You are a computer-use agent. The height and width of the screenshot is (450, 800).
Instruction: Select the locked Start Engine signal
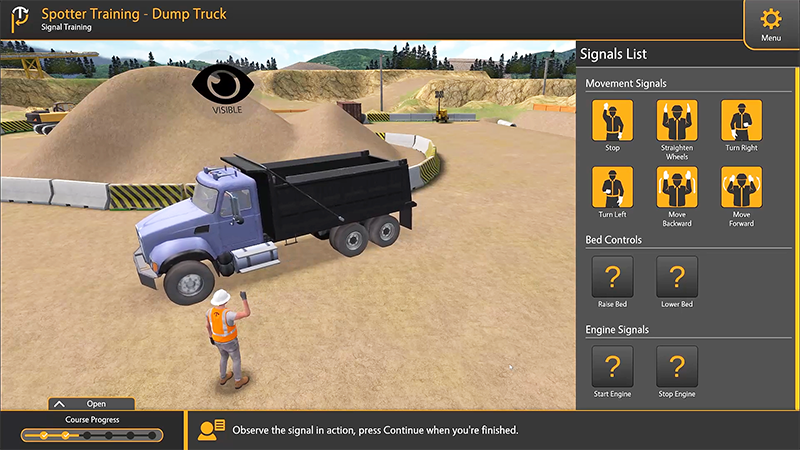click(613, 367)
